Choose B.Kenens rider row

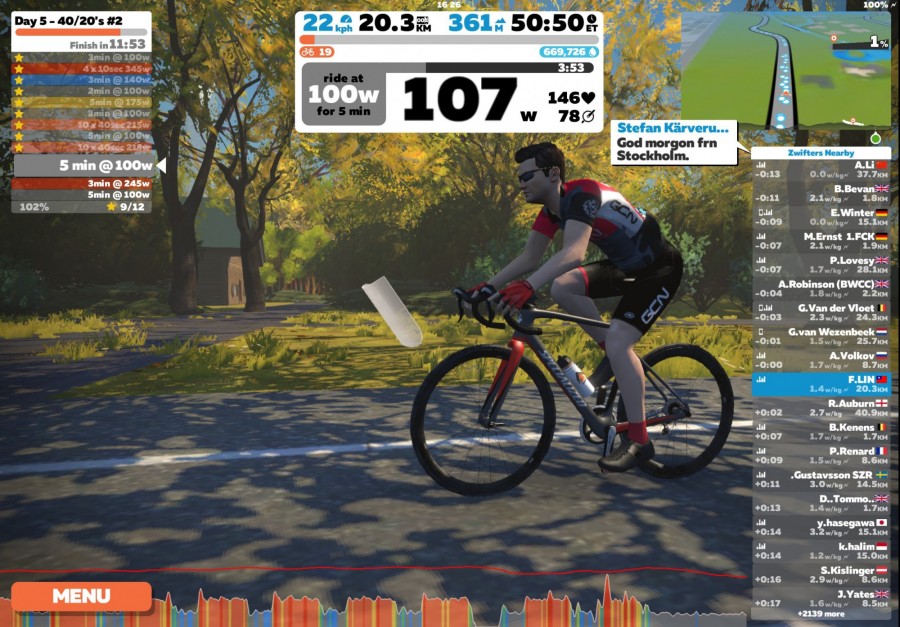point(821,432)
